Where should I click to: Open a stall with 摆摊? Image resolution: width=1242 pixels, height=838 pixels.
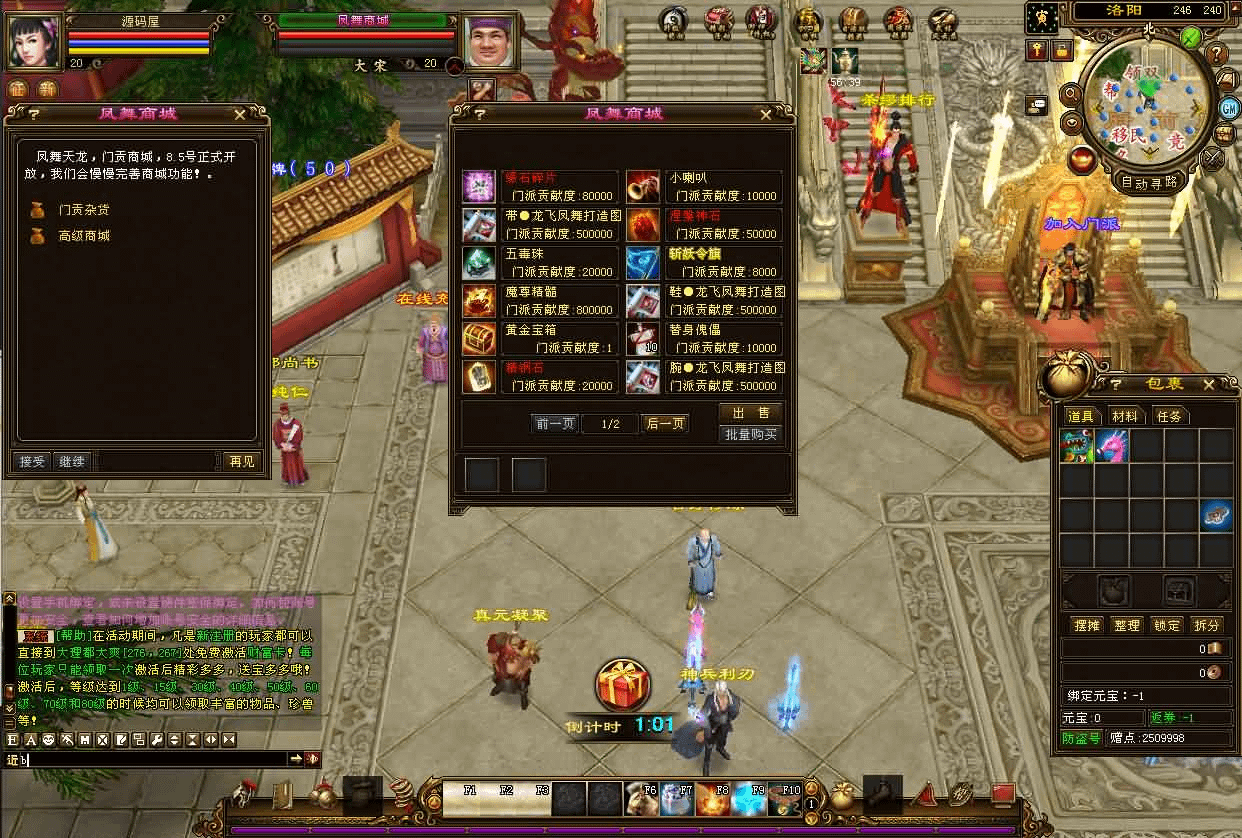(x=1087, y=625)
